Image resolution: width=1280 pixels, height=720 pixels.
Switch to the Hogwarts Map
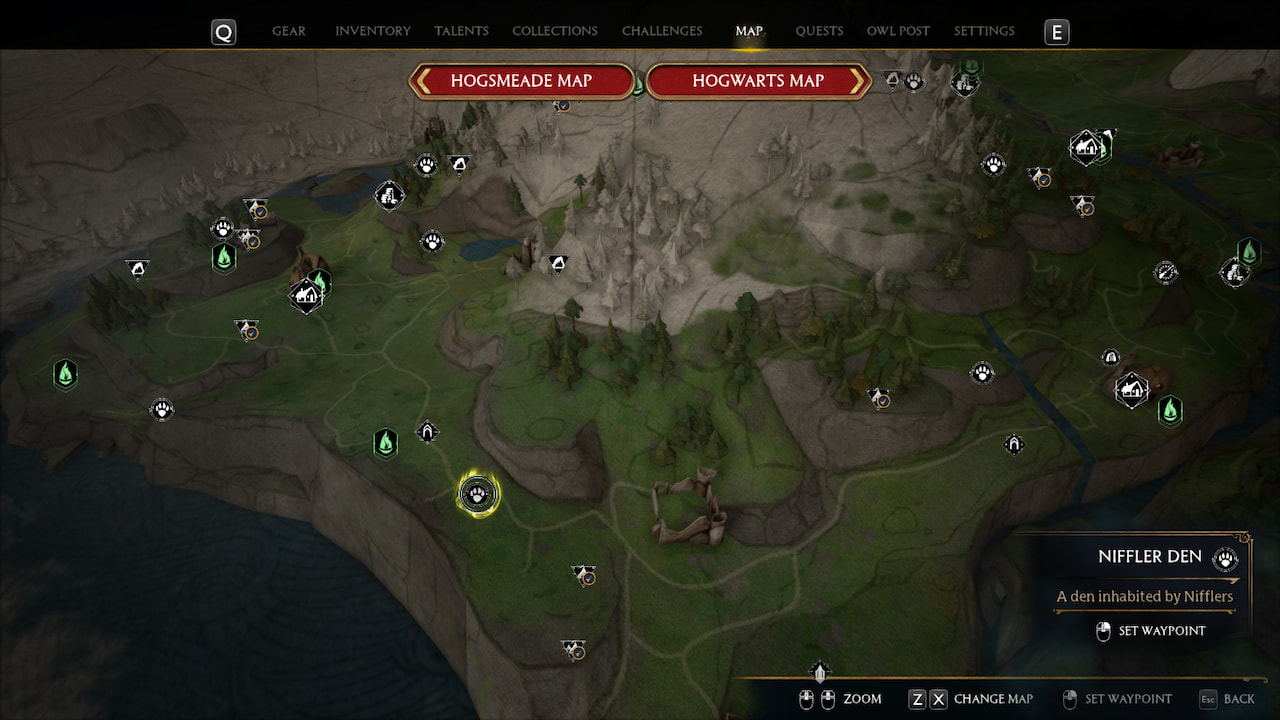pyautogui.click(x=758, y=81)
